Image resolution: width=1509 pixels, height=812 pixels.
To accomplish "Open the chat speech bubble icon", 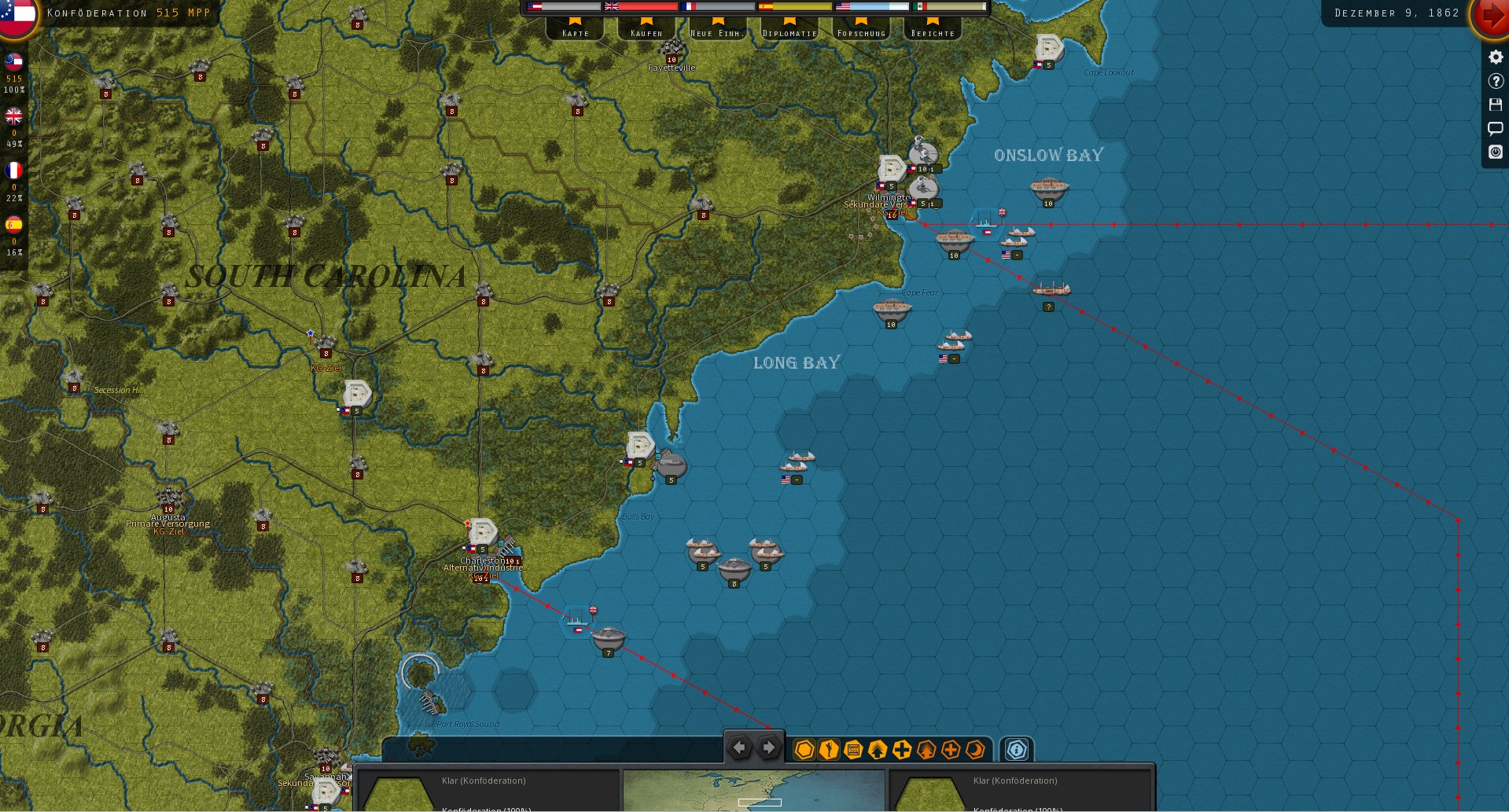I will click(1496, 128).
